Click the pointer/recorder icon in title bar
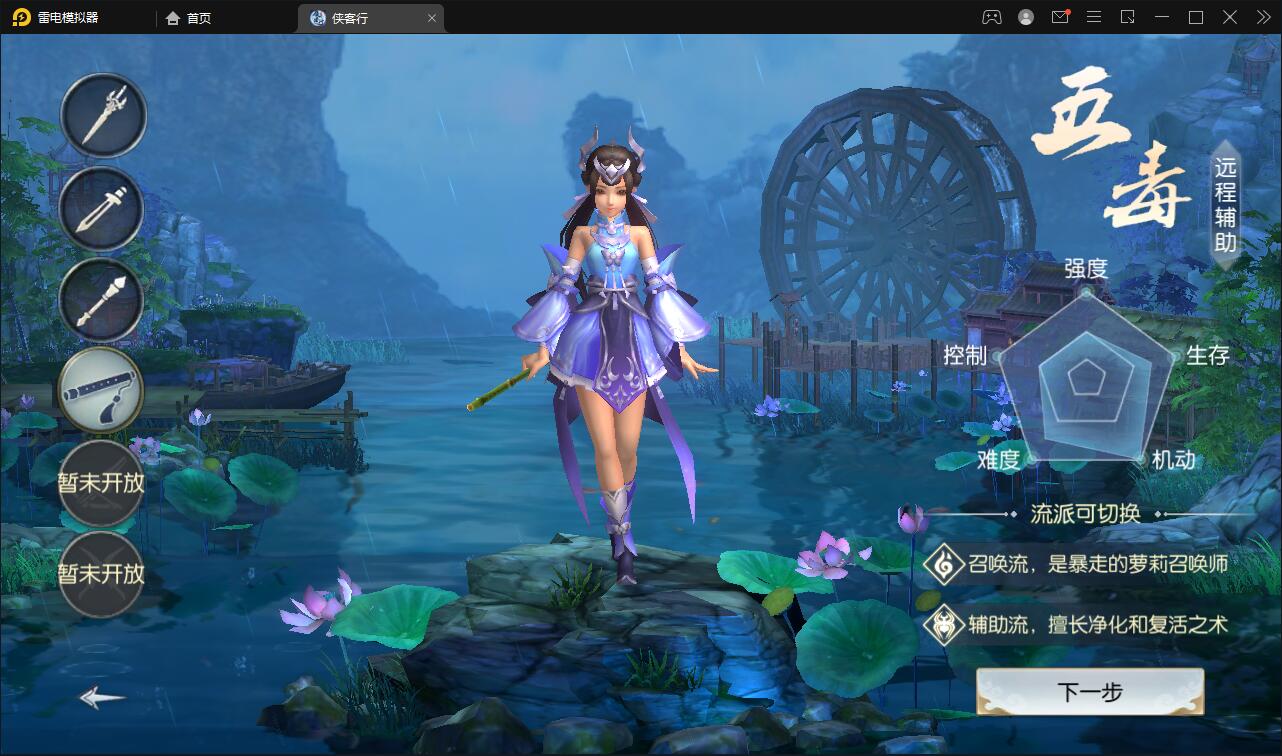Image resolution: width=1282 pixels, height=756 pixels. [x=1128, y=17]
